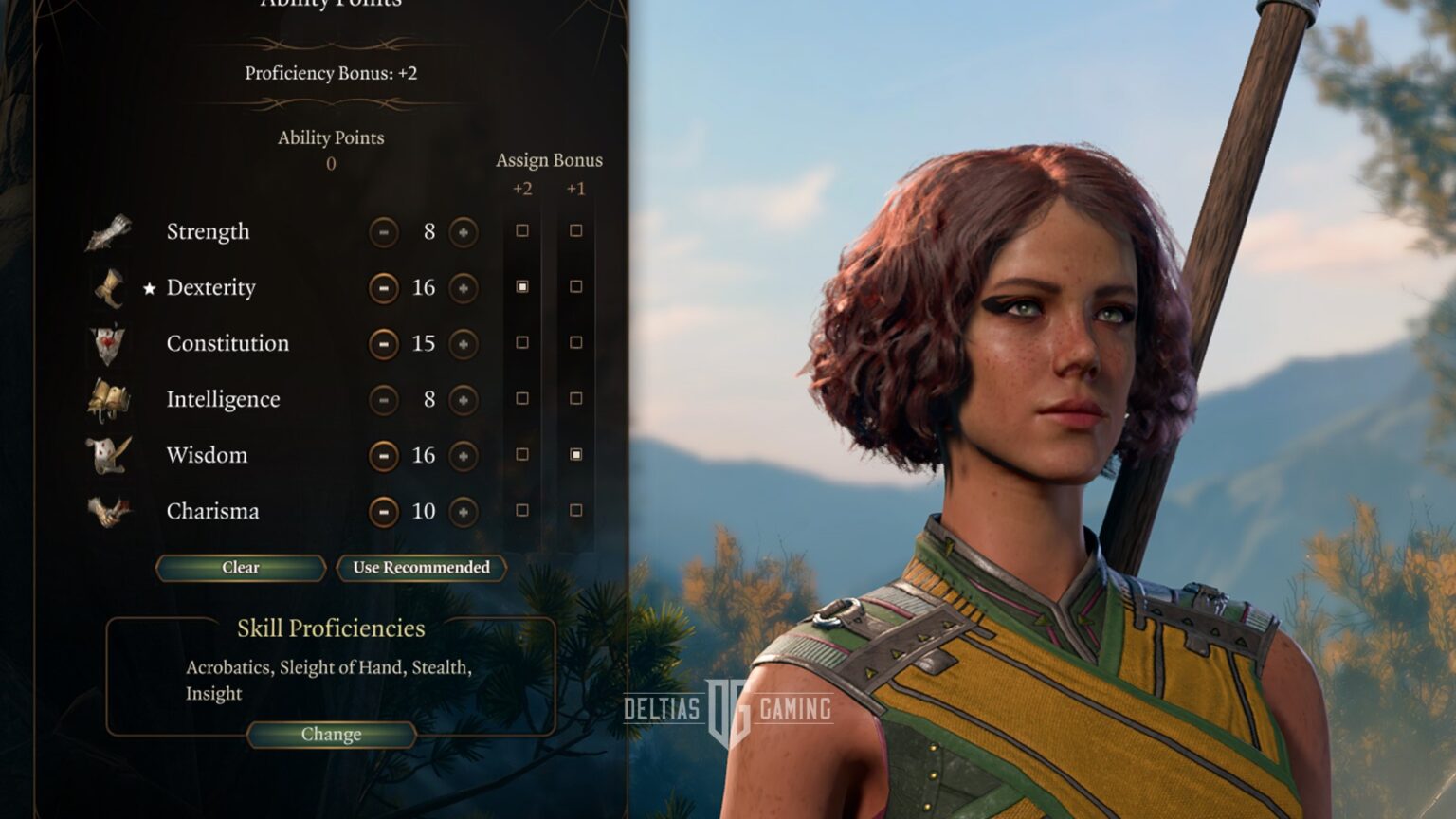The image size is (1456, 819).
Task: Increase Dexterity with the plus button
Action: (463, 288)
